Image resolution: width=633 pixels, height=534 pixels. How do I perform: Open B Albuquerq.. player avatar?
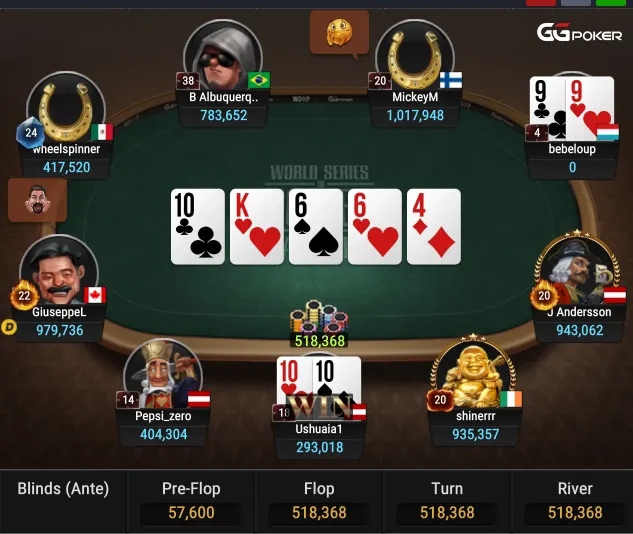[x=222, y=56]
